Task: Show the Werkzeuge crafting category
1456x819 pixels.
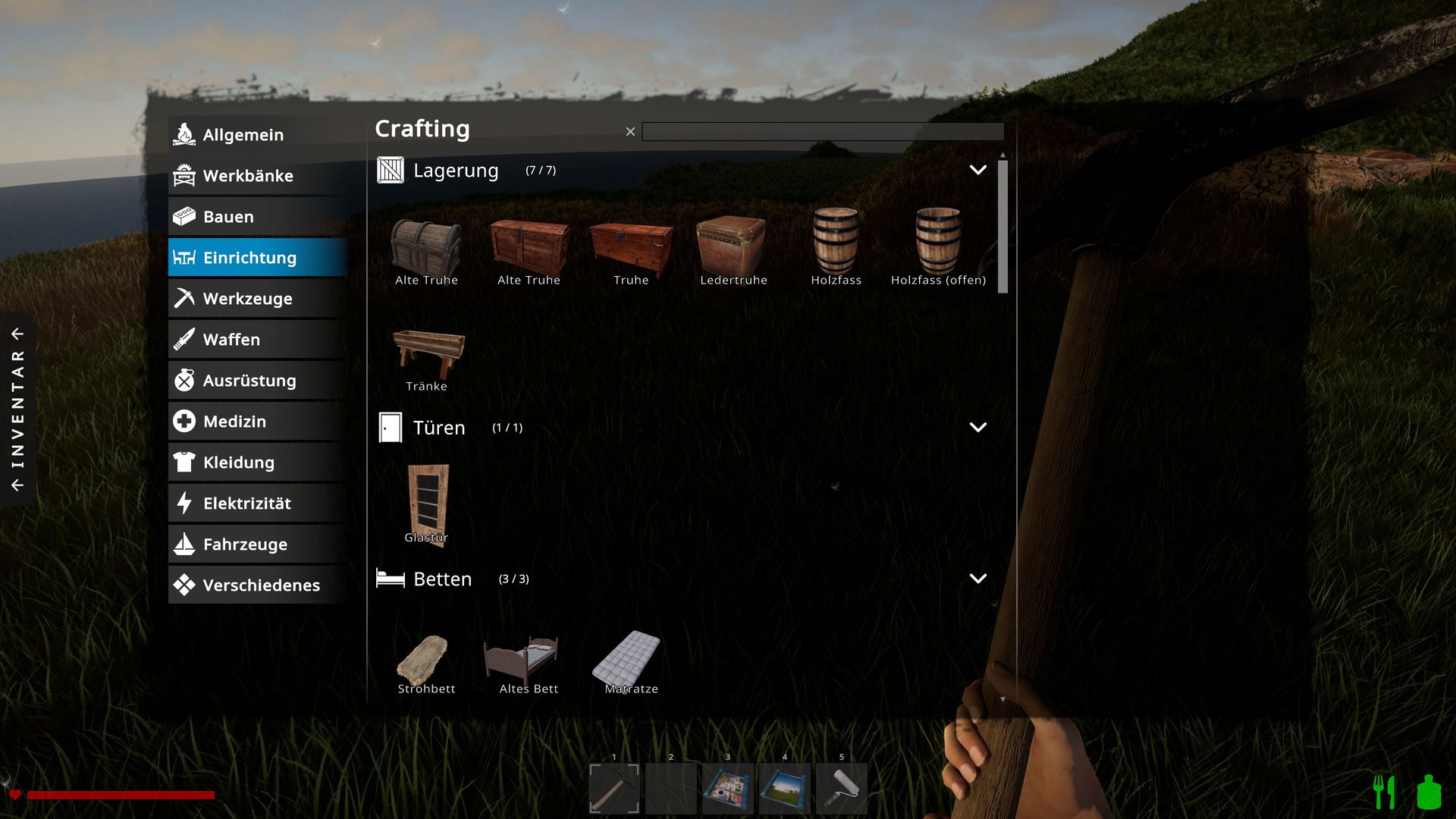Action: pyautogui.click(x=257, y=299)
